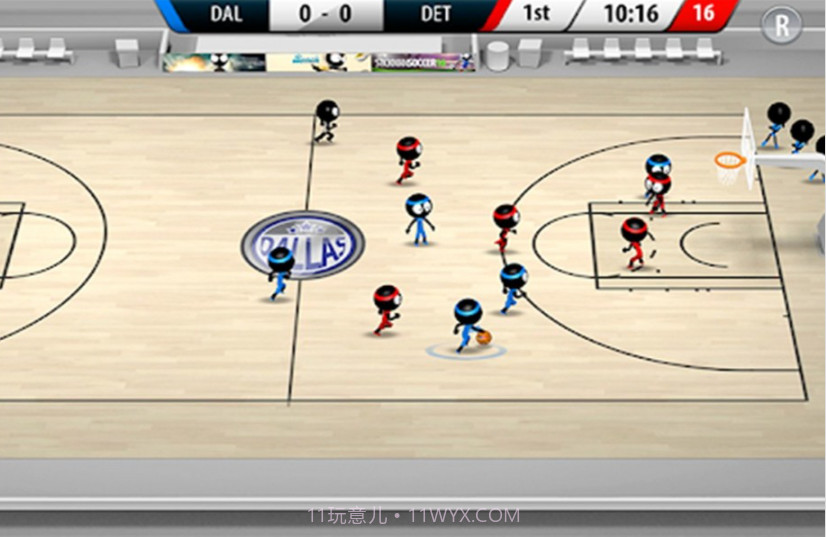The width and height of the screenshot is (826, 537).
Task: Tap the round R button
Action: tap(781, 25)
